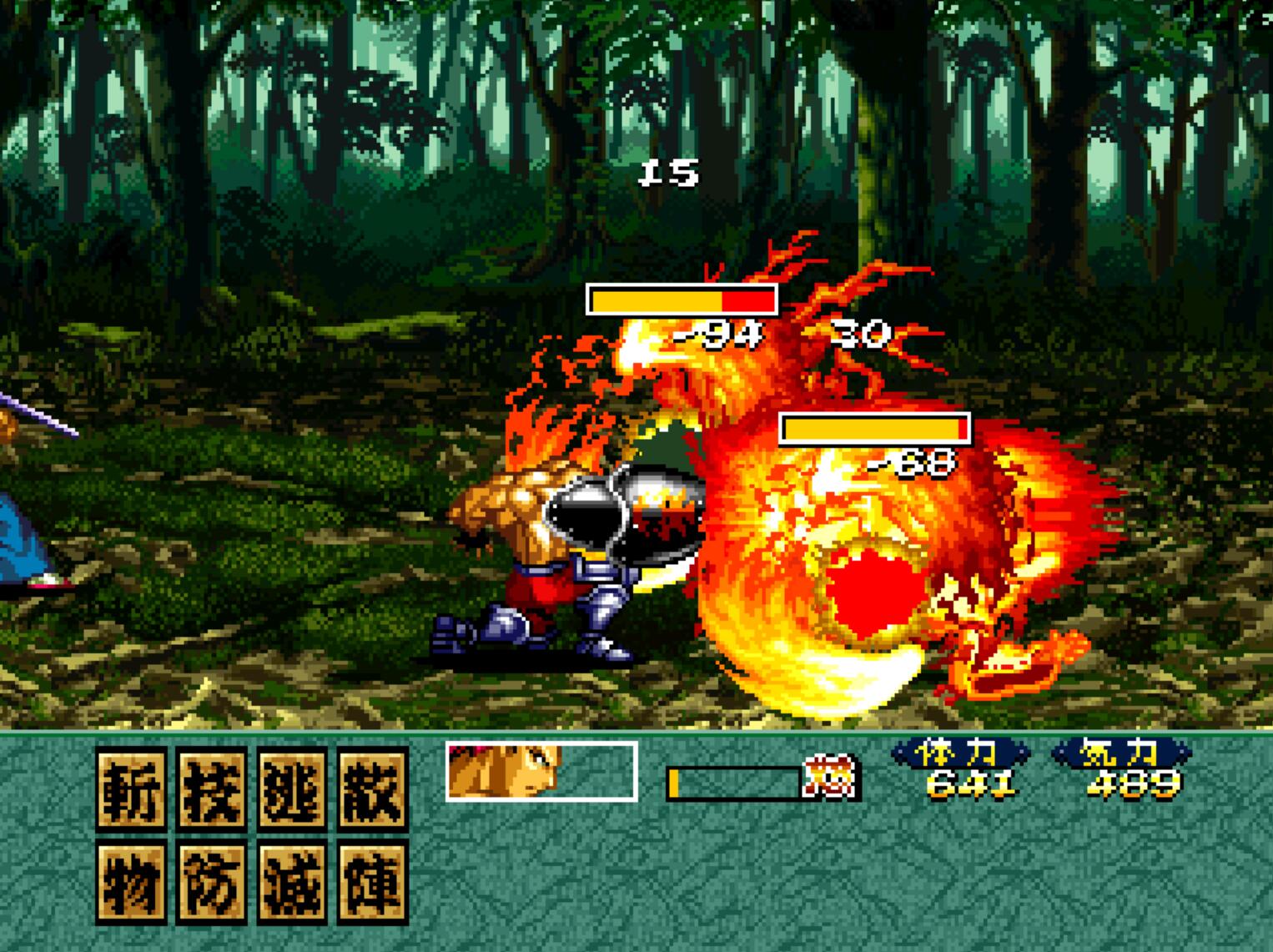The width and height of the screenshot is (1273, 952).
Task: Select the 散 scatter command tile
Action: pos(373,788)
